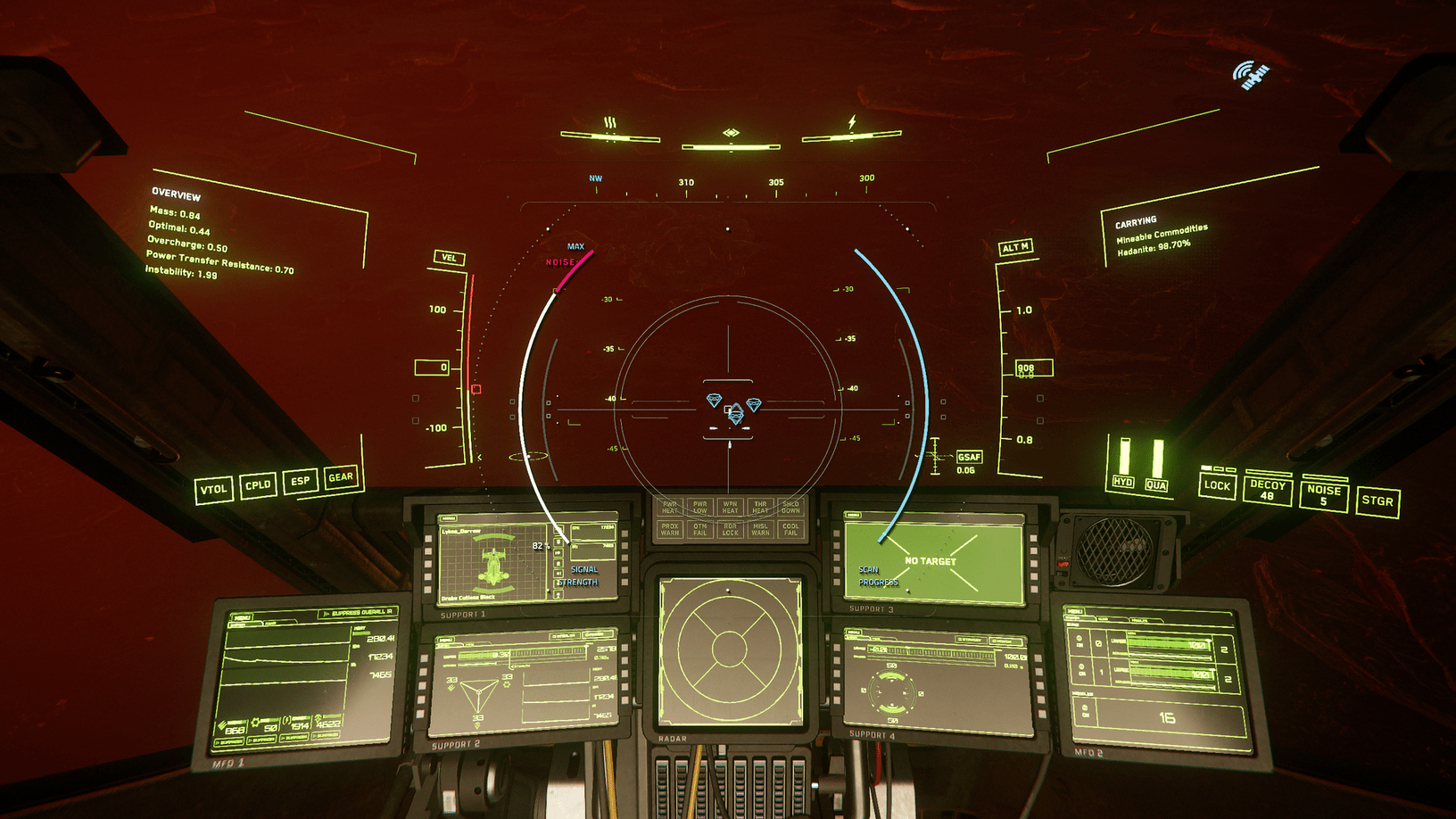Toggle the ESP indicator box

click(x=301, y=481)
